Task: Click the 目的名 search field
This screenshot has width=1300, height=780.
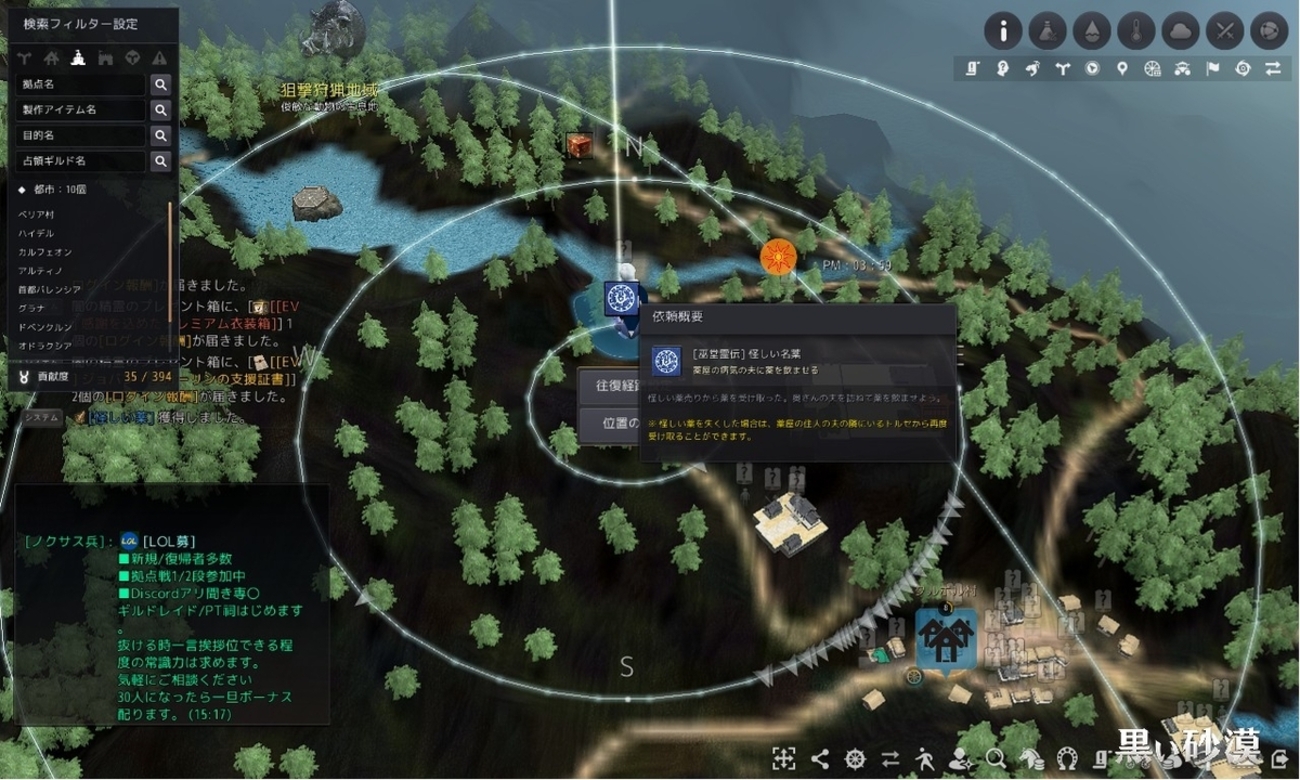Action: 82,135
